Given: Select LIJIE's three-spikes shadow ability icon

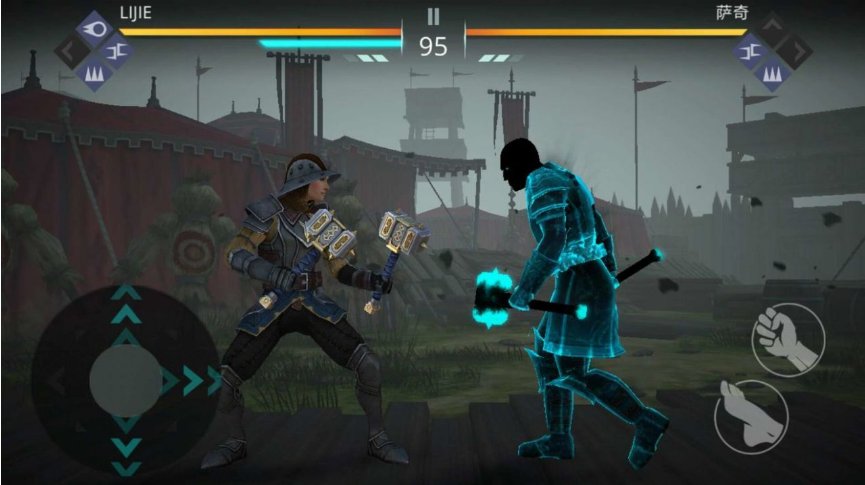Looking at the screenshot, I should click(94, 73).
